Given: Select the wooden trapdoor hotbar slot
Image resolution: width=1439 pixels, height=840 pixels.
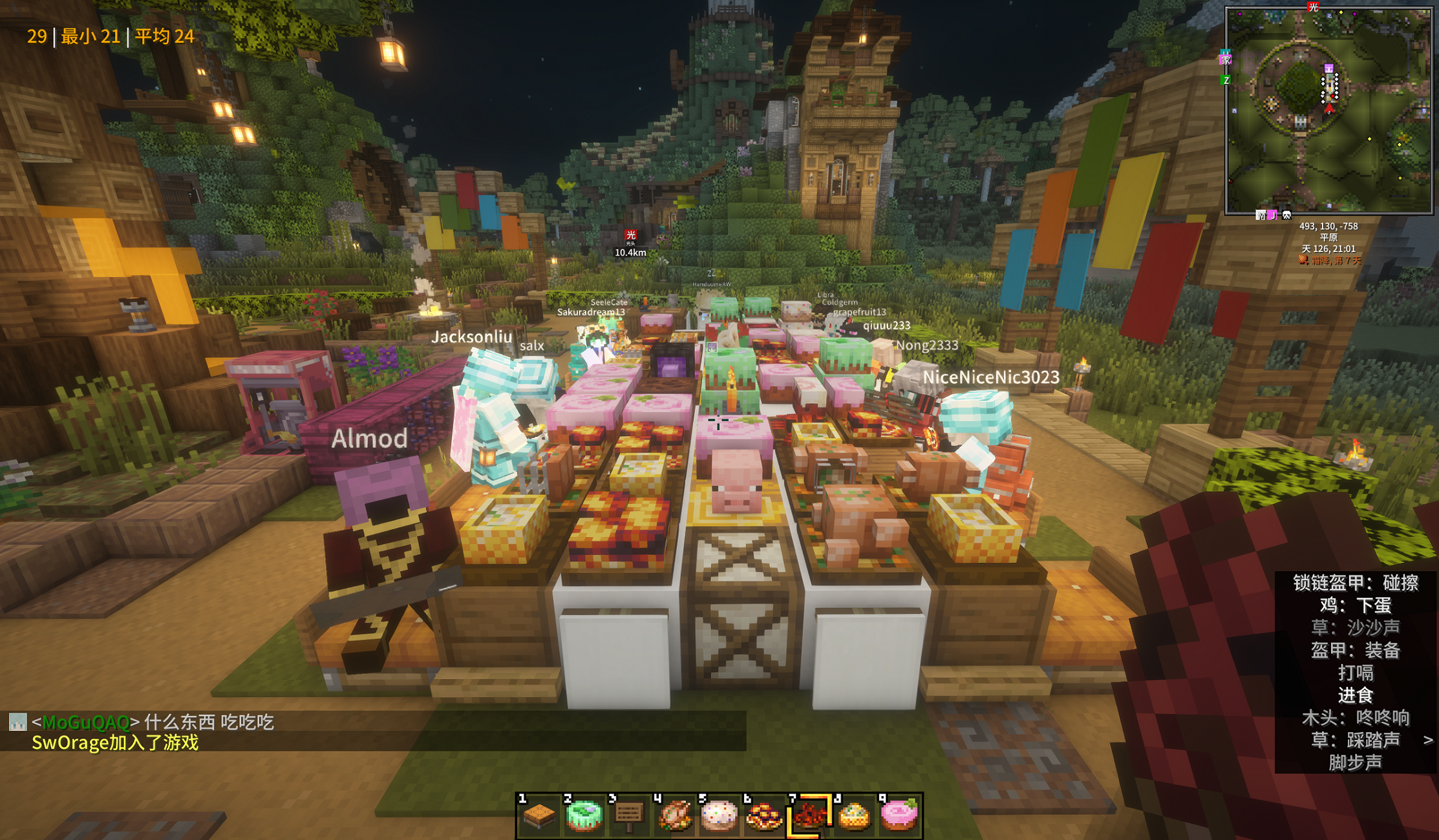Looking at the screenshot, I should pyautogui.click(x=538, y=815).
